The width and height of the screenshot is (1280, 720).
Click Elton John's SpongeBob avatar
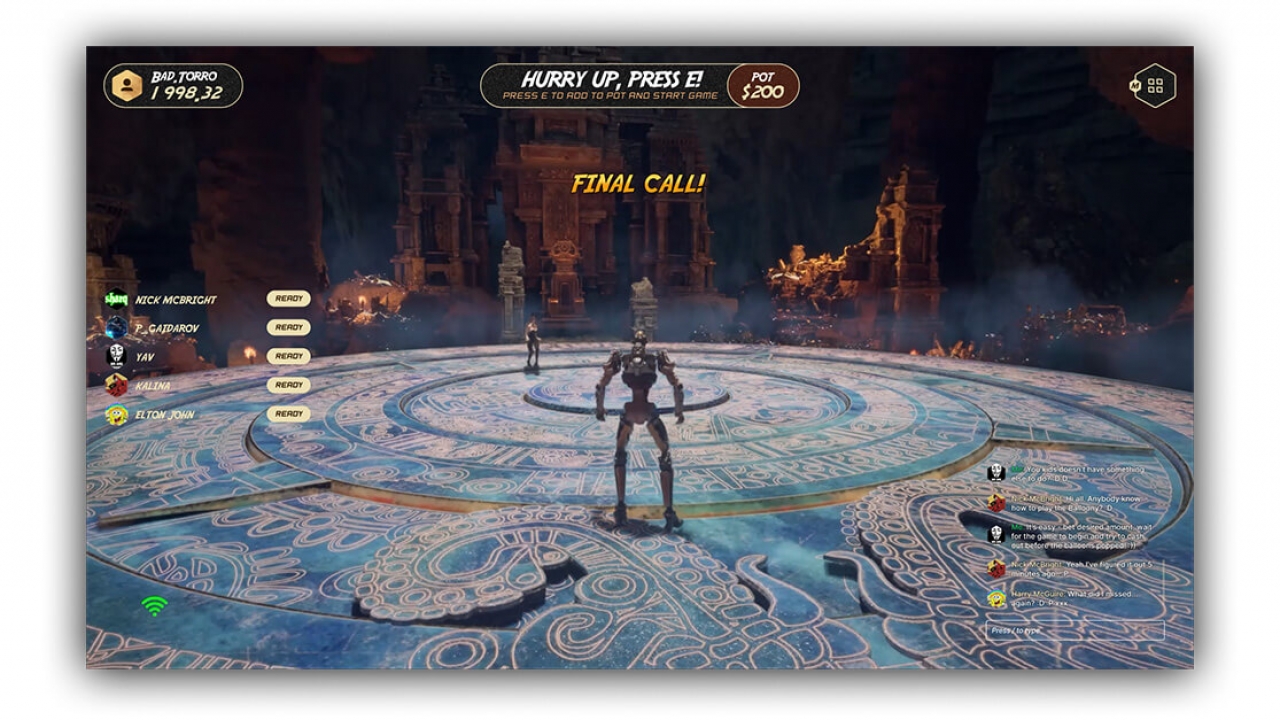115,414
